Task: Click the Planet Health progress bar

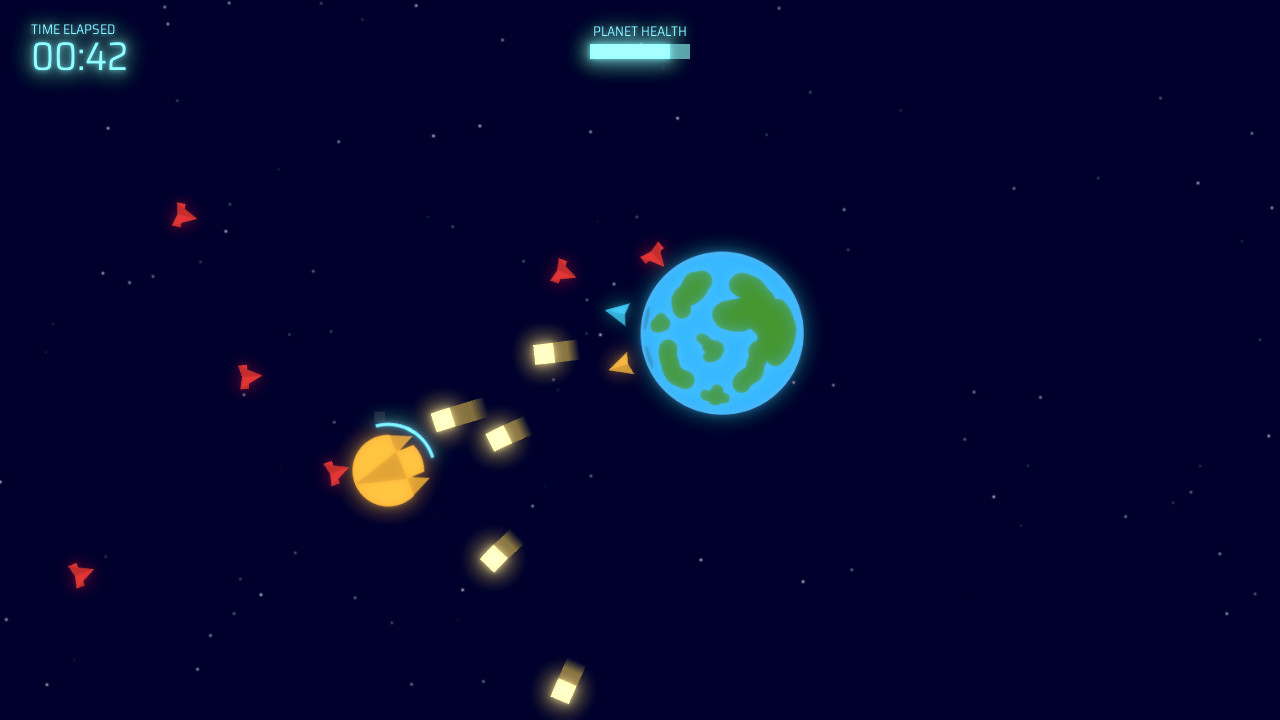Action: pyautogui.click(x=640, y=51)
